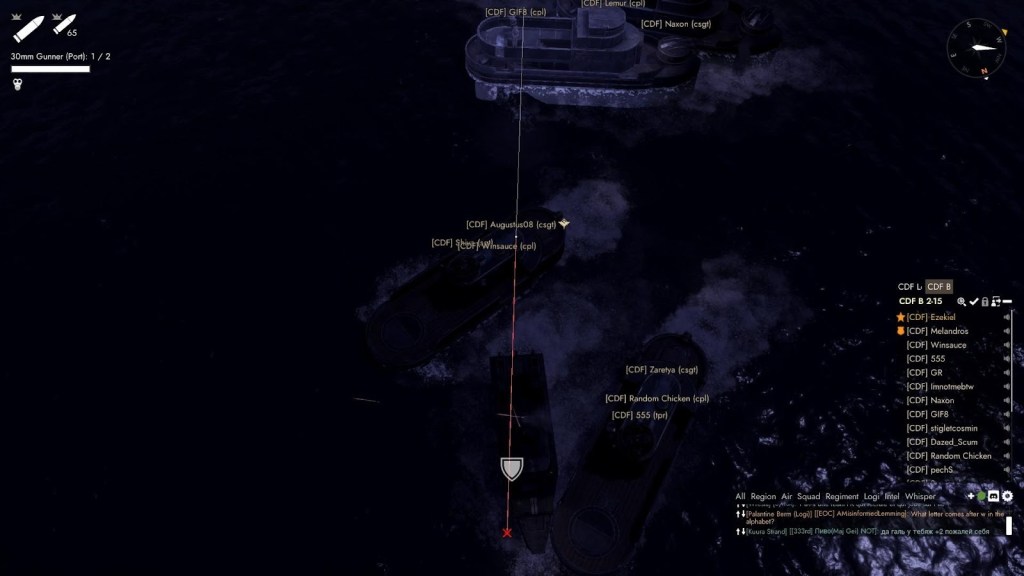Image resolution: width=1024 pixels, height=576 pixels.
Task: Mute voice for [CDF] Ezekiel
Action: [1006, 317]
